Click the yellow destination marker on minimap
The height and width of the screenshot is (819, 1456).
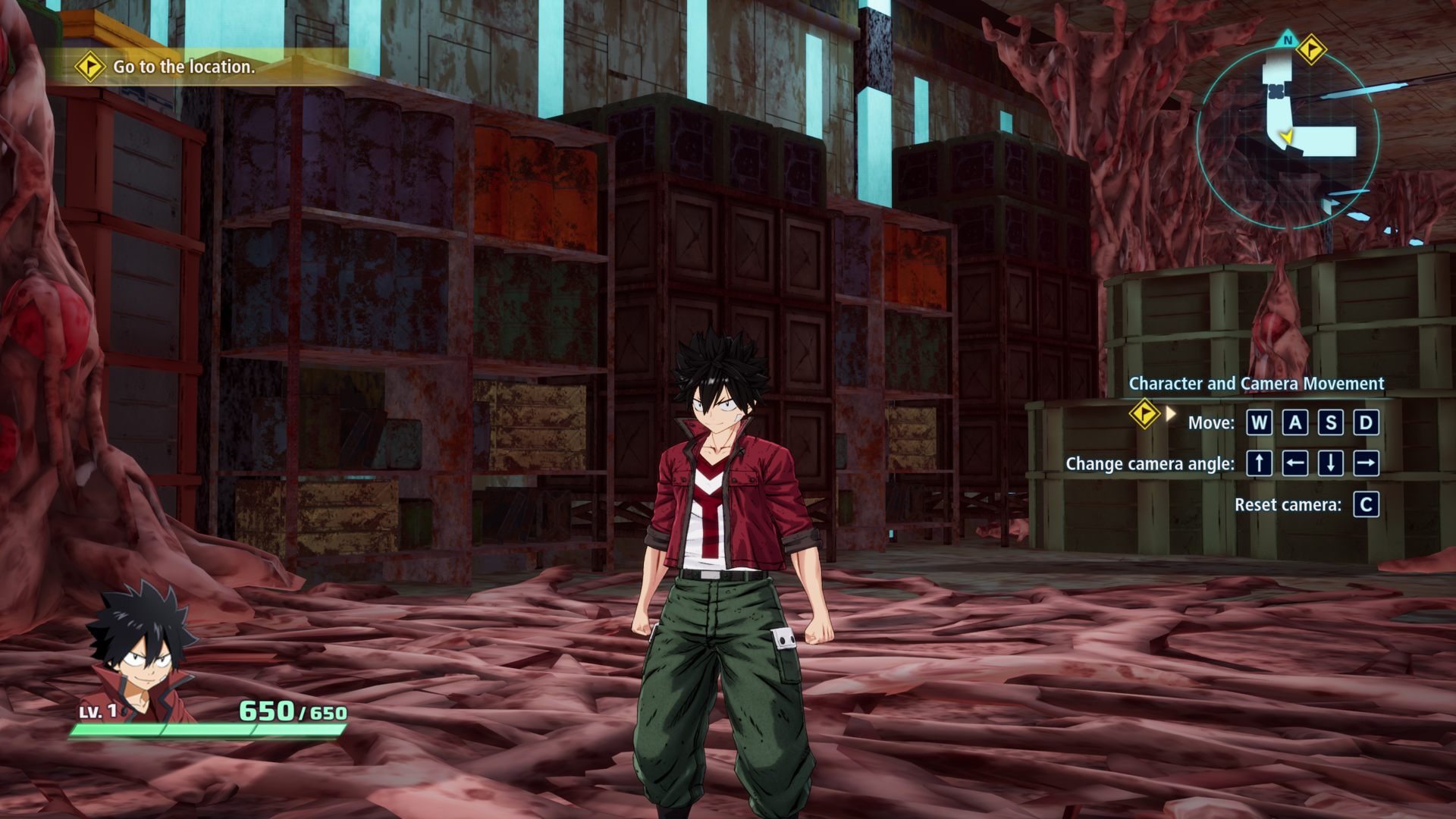tap(1310, 50)
